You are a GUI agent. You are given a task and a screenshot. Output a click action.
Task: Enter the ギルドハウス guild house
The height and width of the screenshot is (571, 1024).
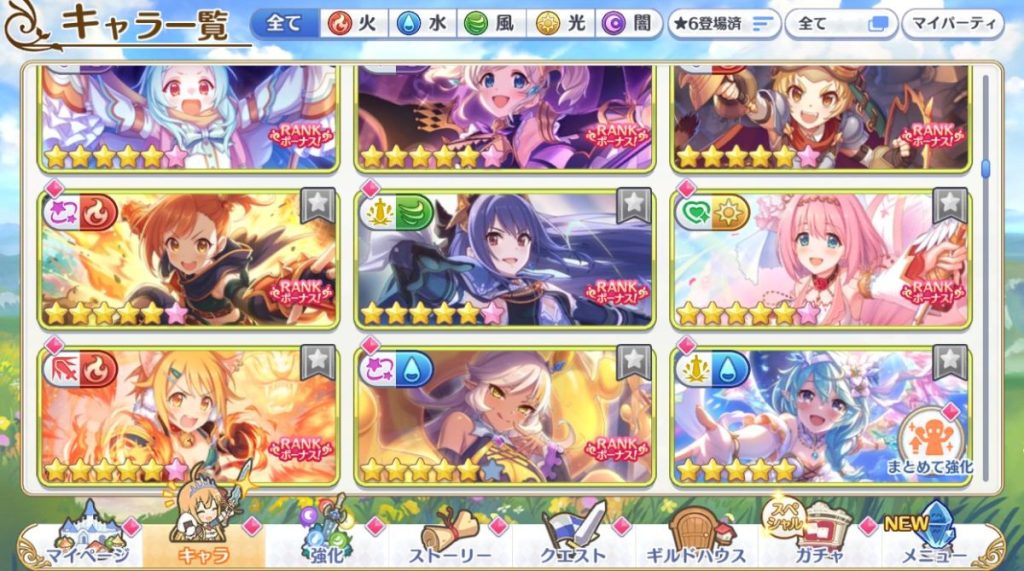pos(697,541)
